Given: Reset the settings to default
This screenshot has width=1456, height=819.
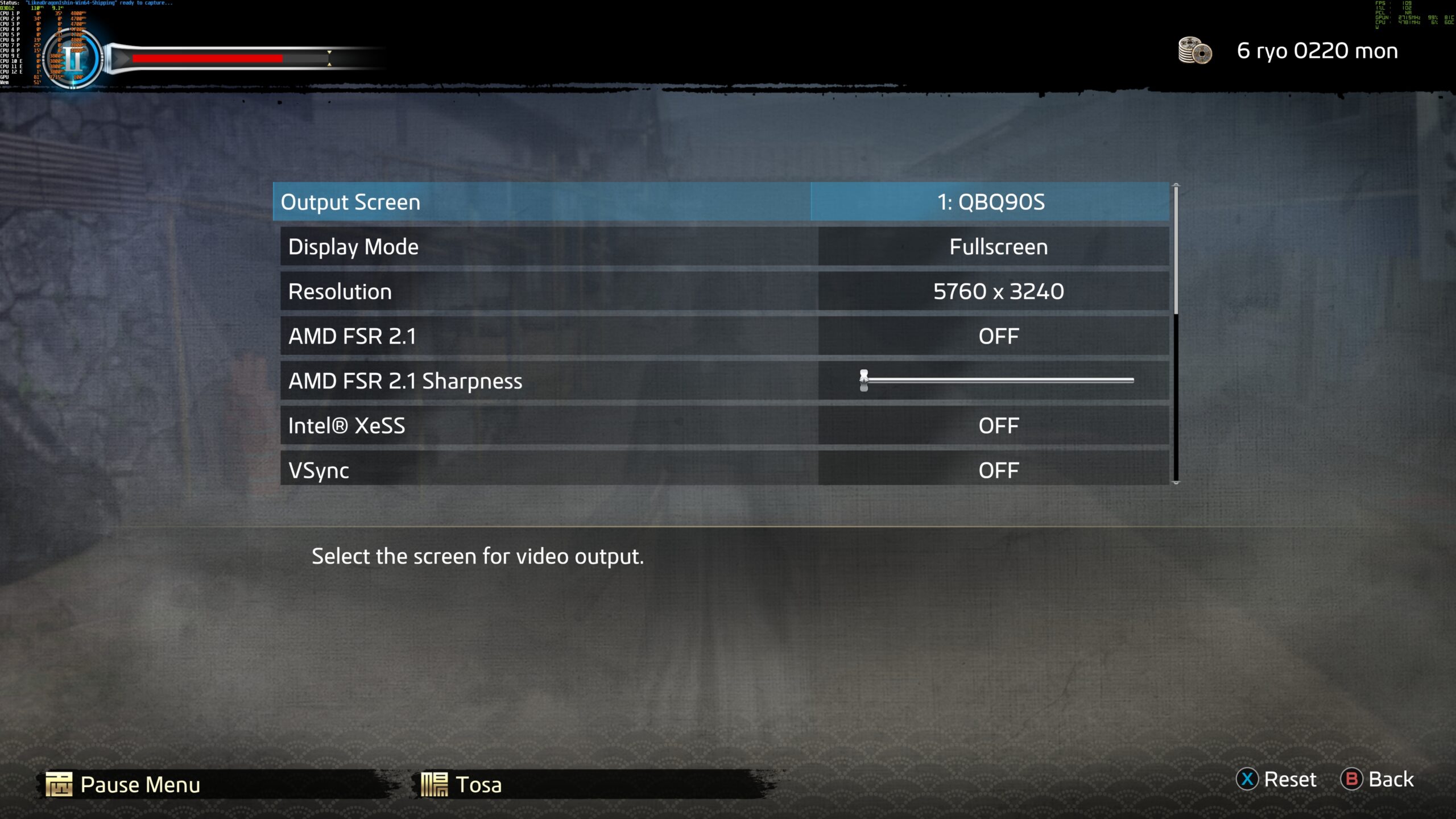Looking at the screenshot, I should 1277,779.
